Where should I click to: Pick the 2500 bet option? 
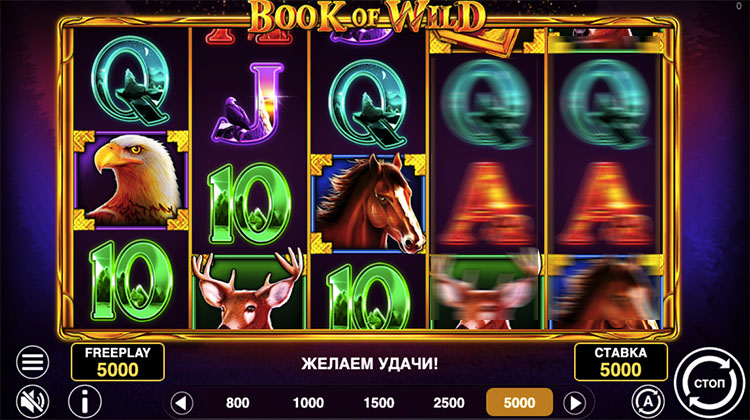(x=448, y=402)
